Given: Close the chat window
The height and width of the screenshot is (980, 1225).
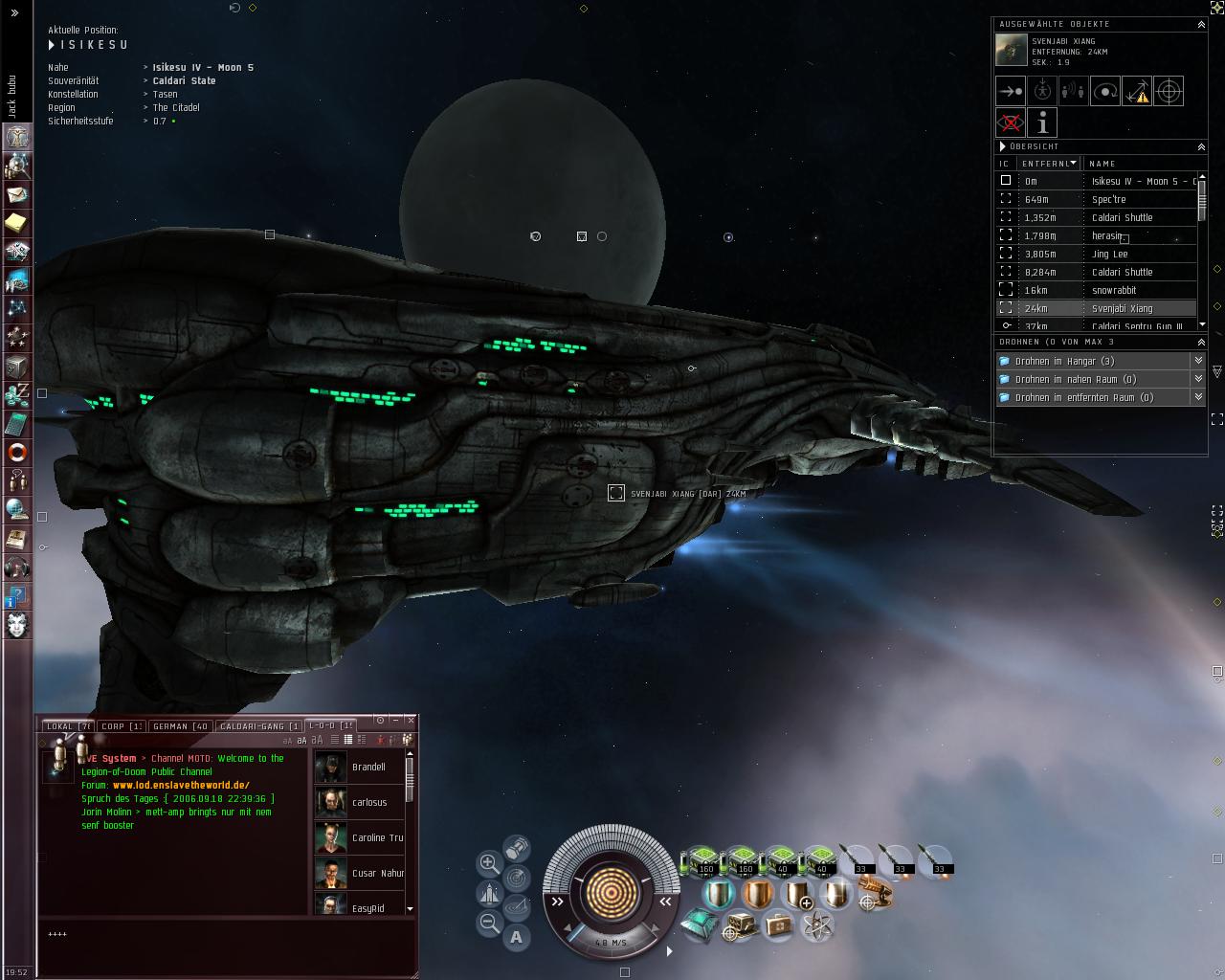Looking at the screenshot, I should click(x=411, y=720).
